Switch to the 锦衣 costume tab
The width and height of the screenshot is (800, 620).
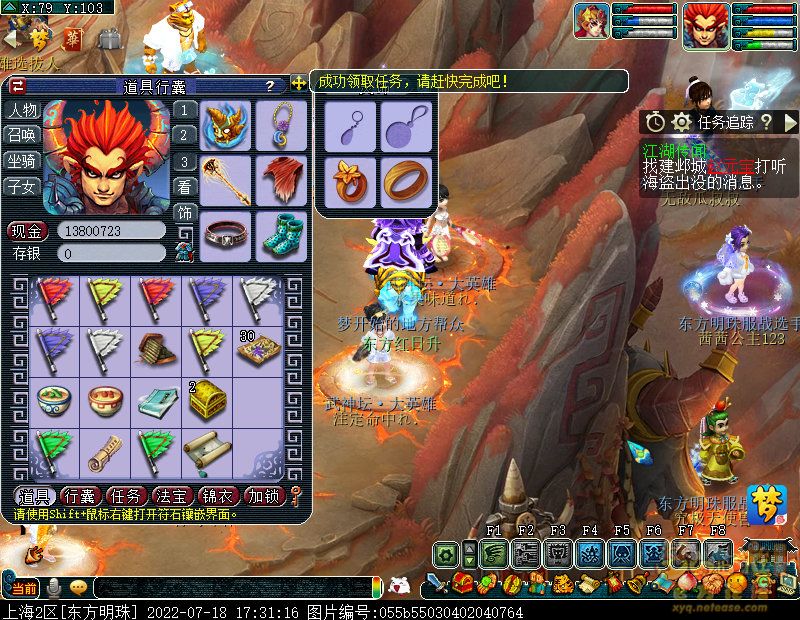point(218,495)
